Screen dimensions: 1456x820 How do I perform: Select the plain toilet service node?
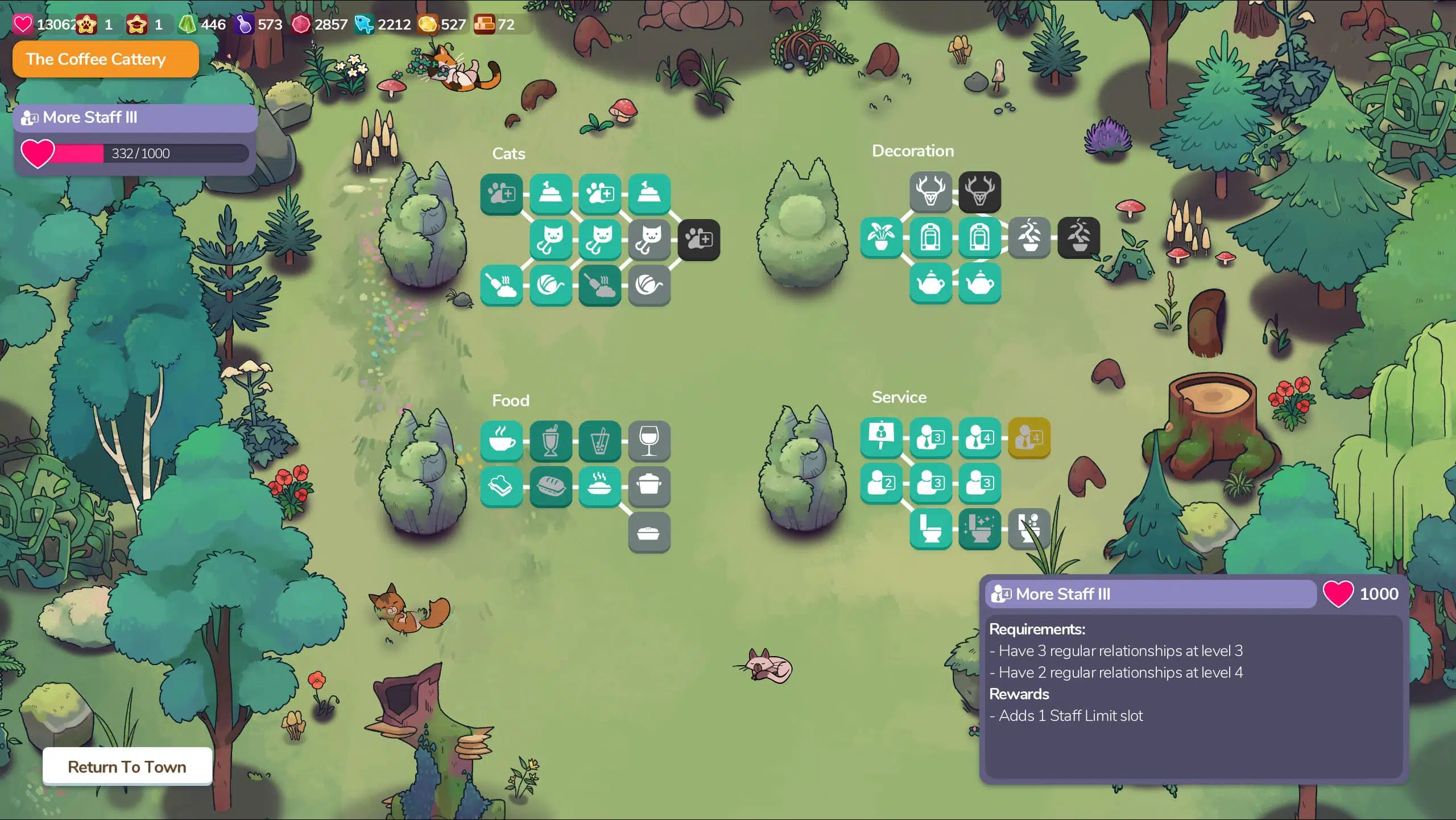(x=930, y=529)
